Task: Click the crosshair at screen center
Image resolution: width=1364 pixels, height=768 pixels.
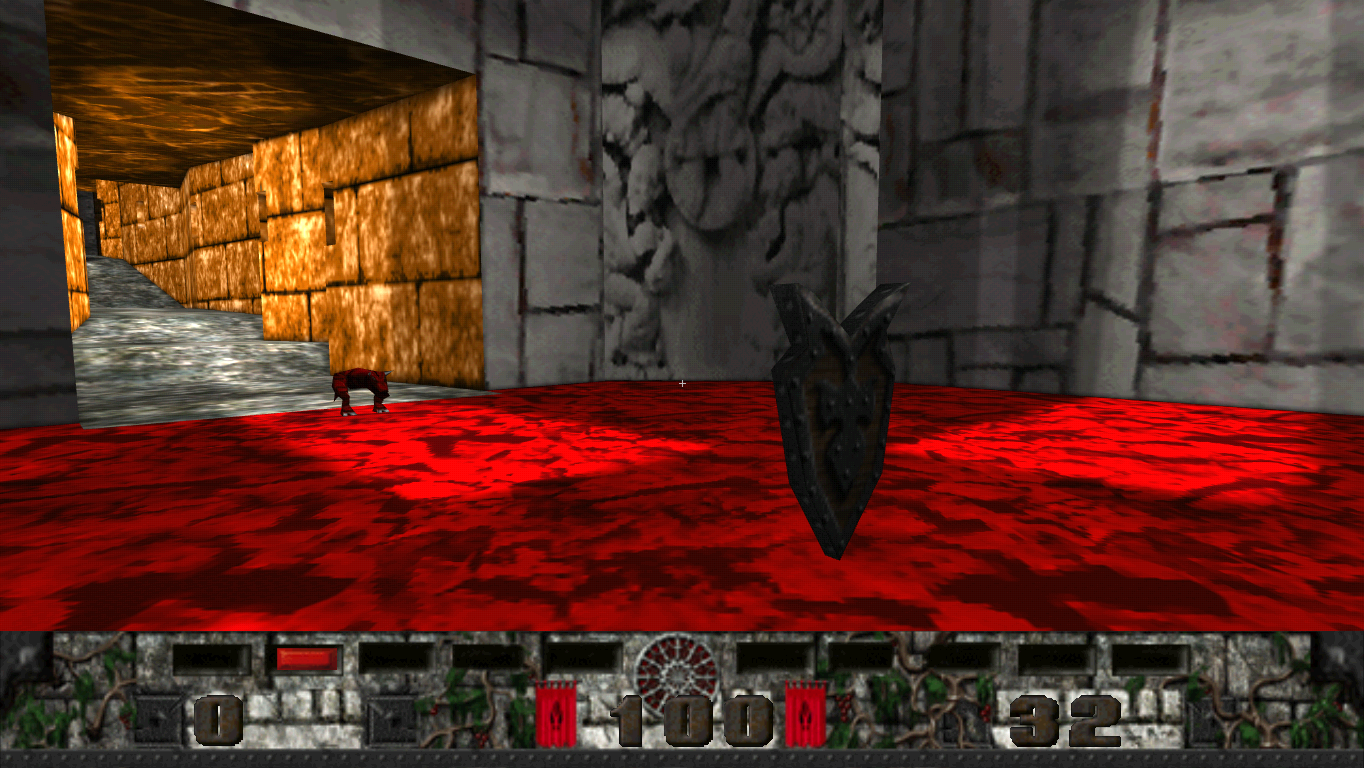Action: [x=683, y=383]
